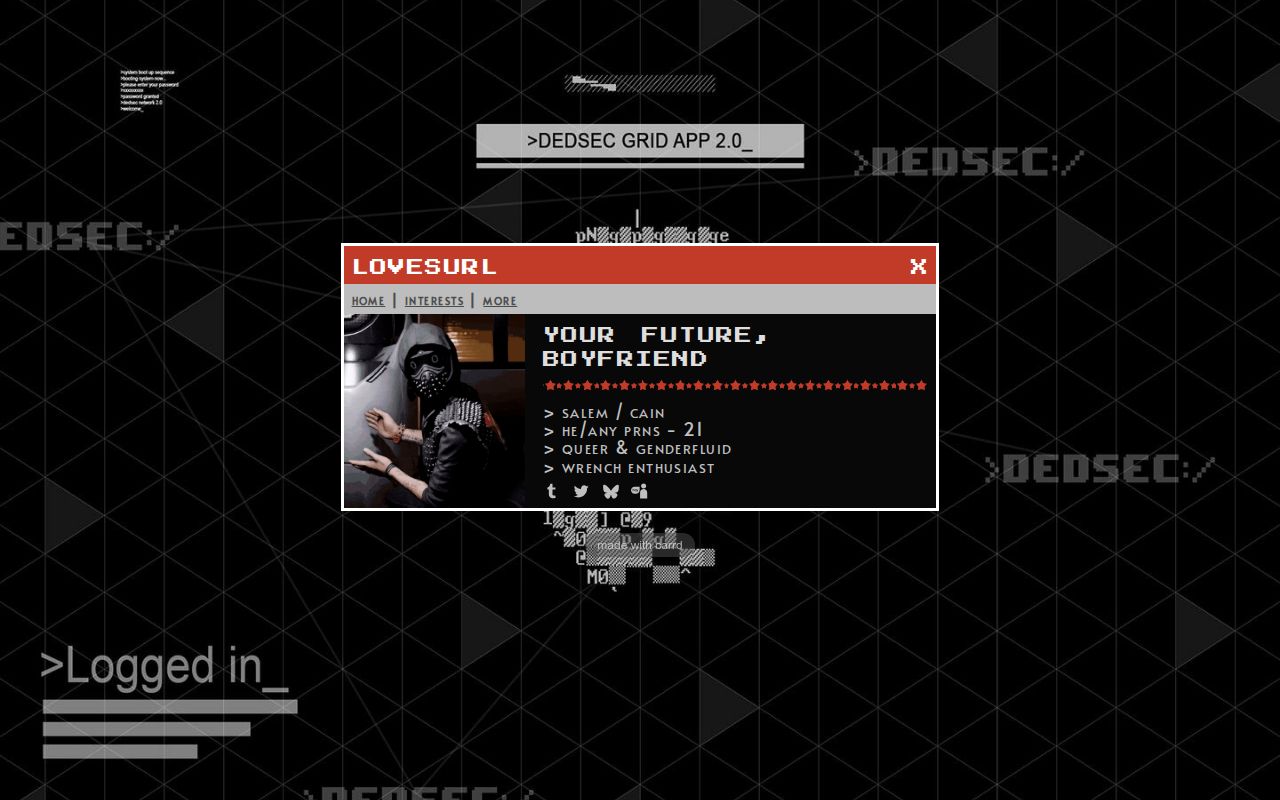The width and height of the screenshot is (1280, 800).
Task: Close the LOVESURL card with the X
Action: pyautogui.click(x=918, y=266)
